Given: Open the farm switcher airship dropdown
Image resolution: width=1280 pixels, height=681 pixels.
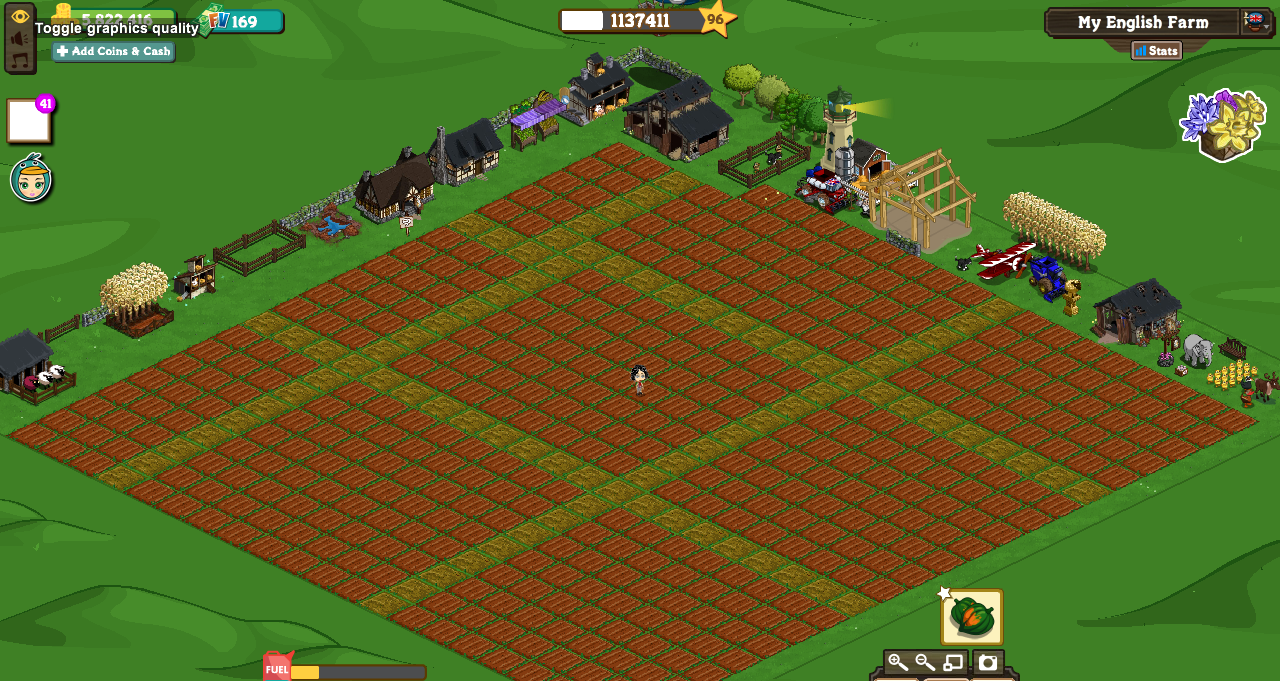Looking at the screenshot, I should click(1255, 21).
